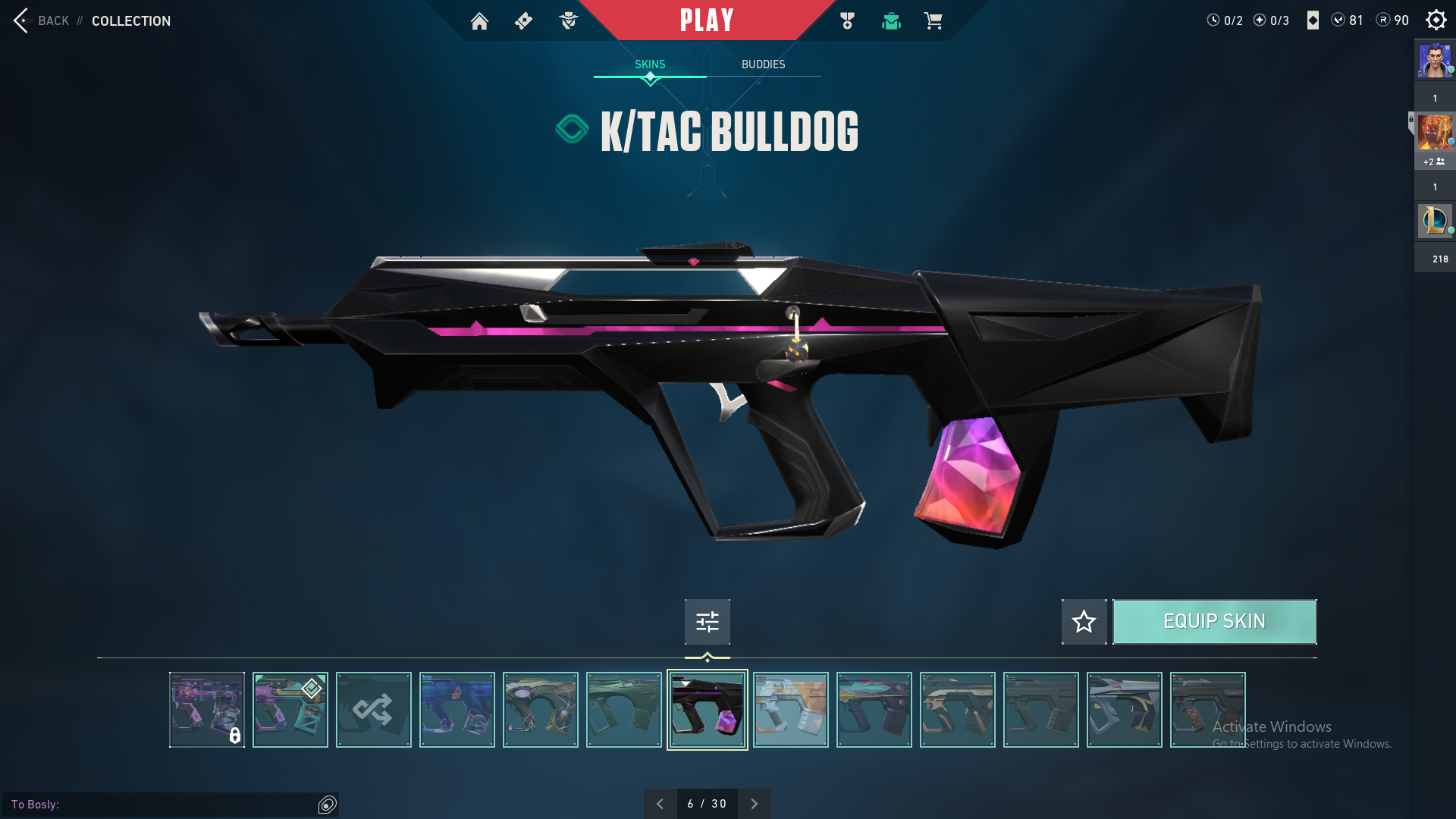Open the settings gear
This screenshot has width=1456, height=819.
coord(1436,20)
